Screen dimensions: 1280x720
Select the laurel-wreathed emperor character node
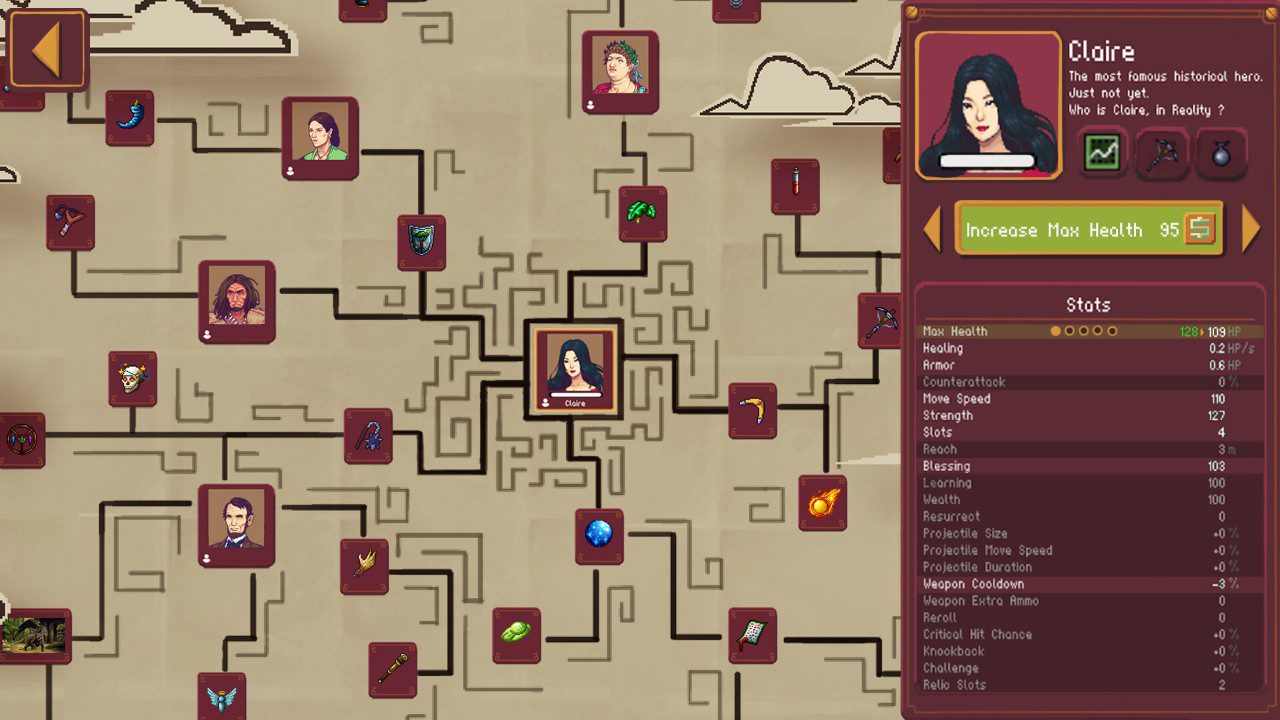tap(620, 71)
